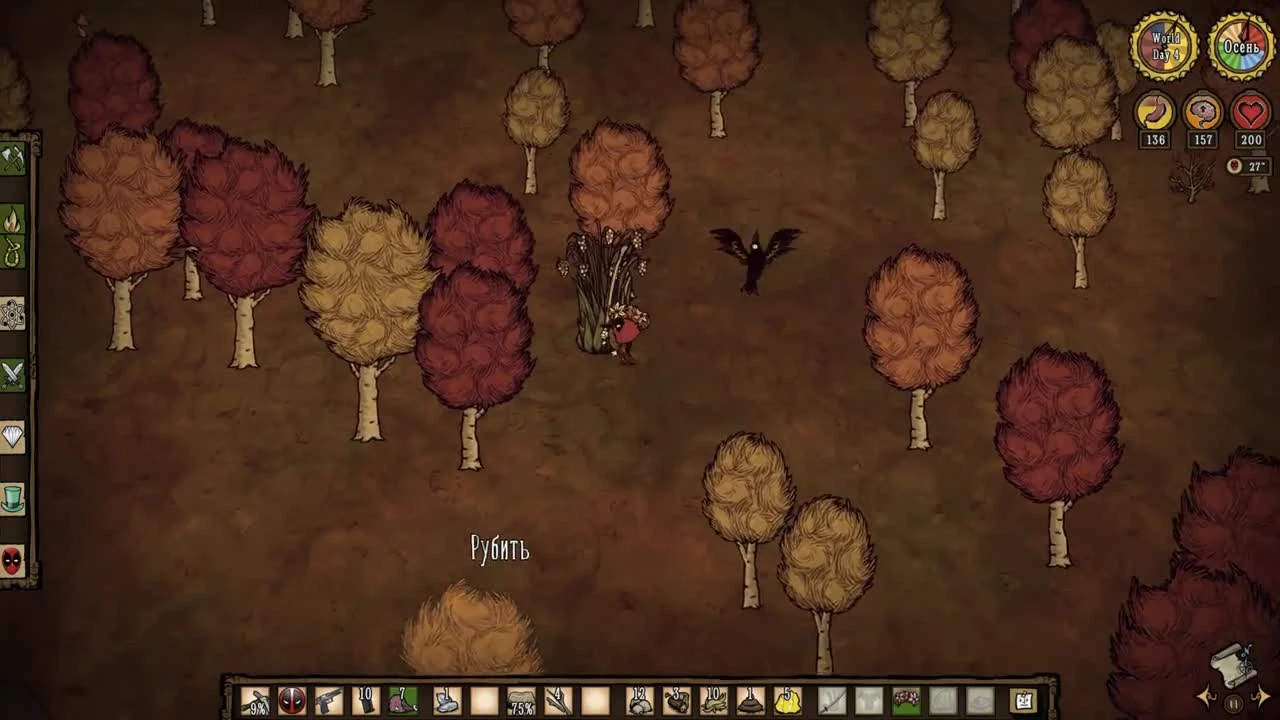Pause the game using the pause button
Viewport: 1280px width, 720px height.
(x=1233, y=704)
